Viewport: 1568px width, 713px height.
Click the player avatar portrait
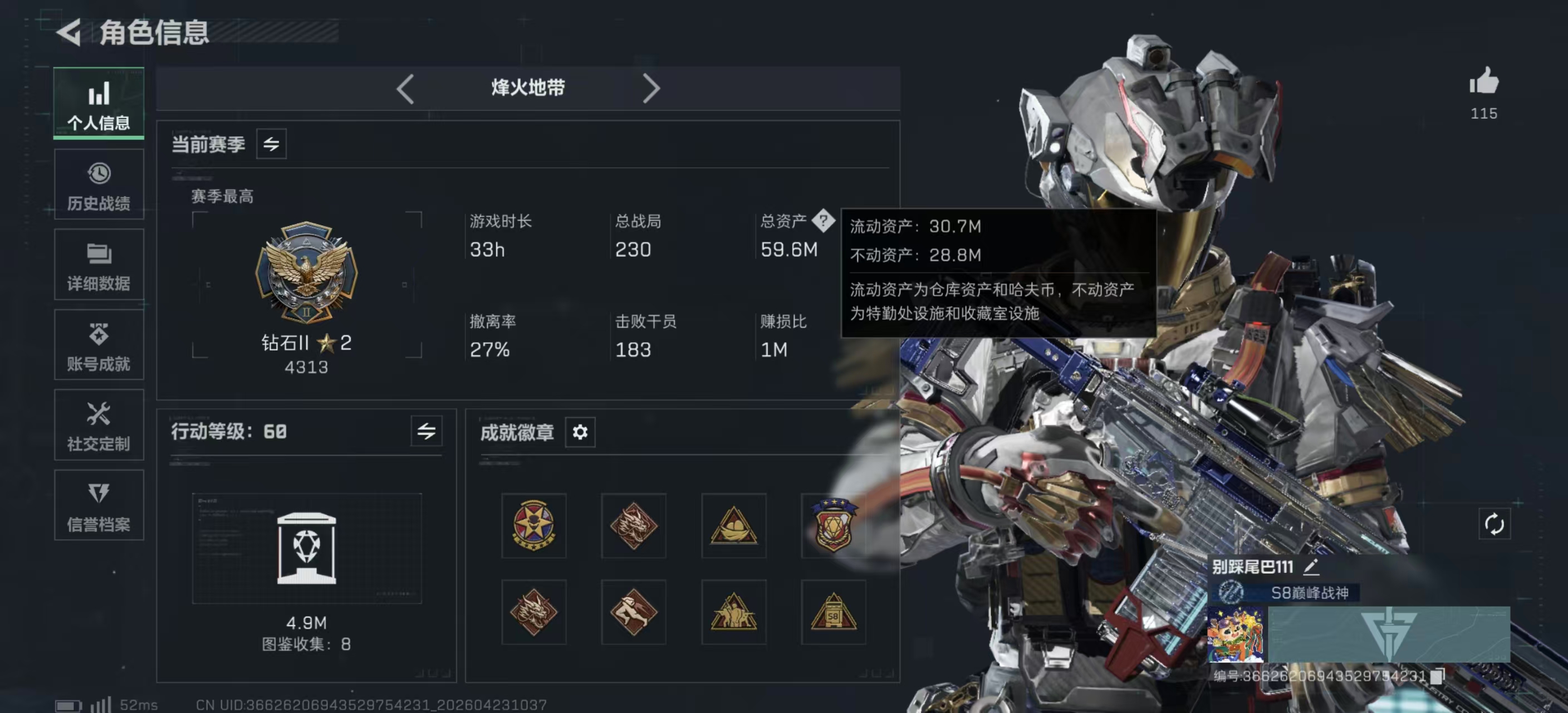[x=1235, y=634]
